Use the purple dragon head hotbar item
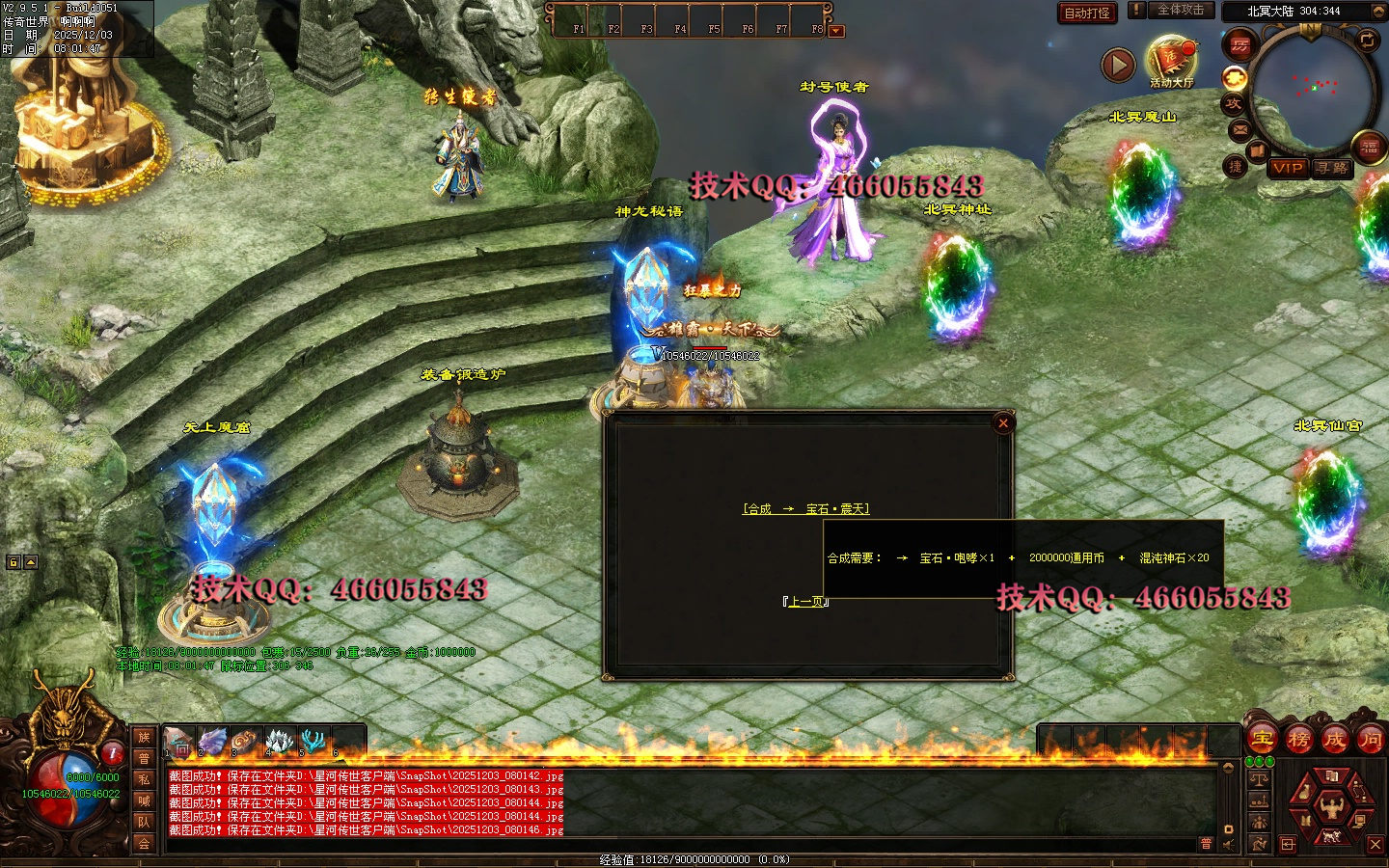The height and width of the screenshot is (868, 1389). [212, 741]
